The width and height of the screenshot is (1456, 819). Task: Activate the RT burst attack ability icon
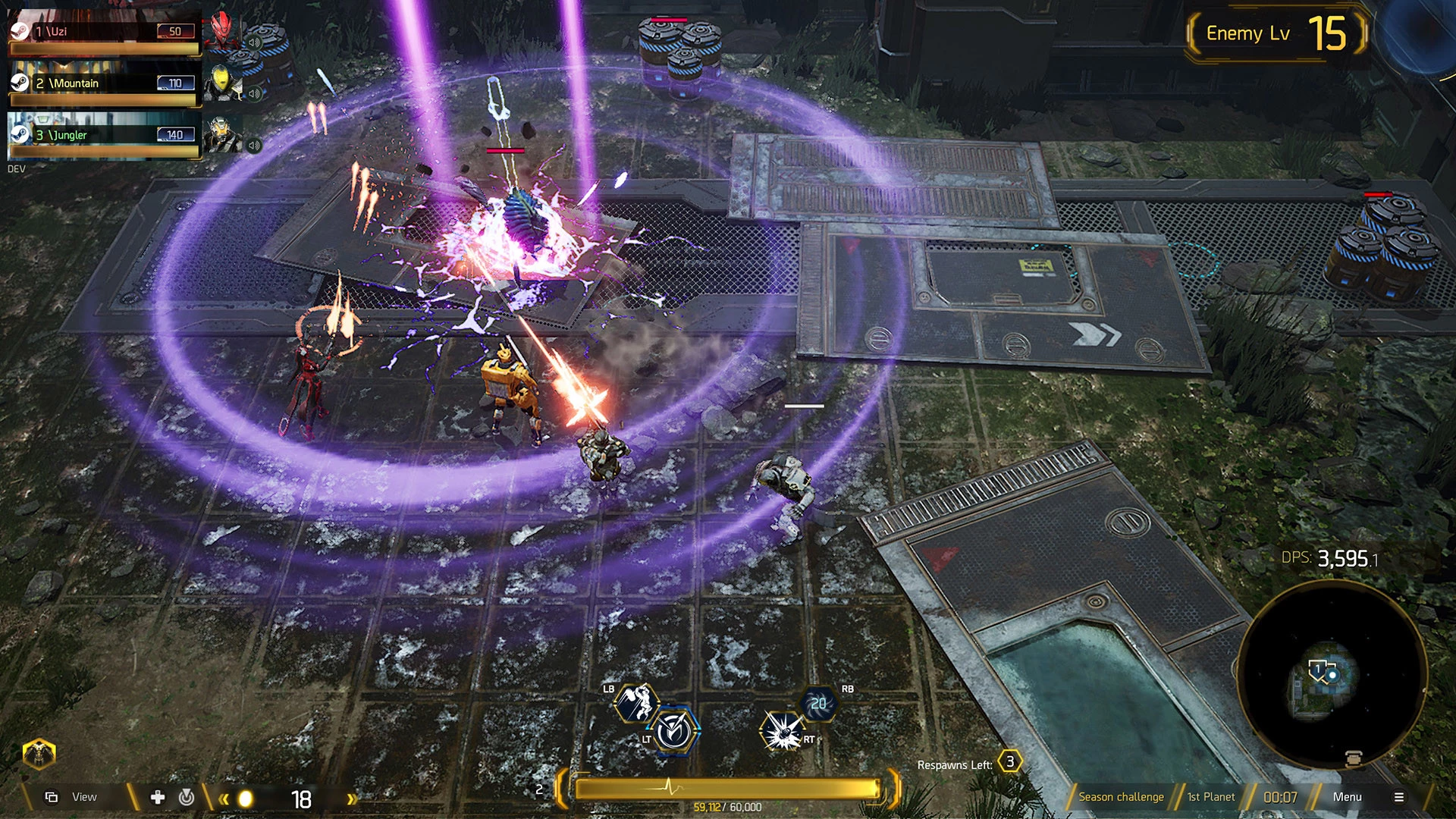tap(781, 731)
